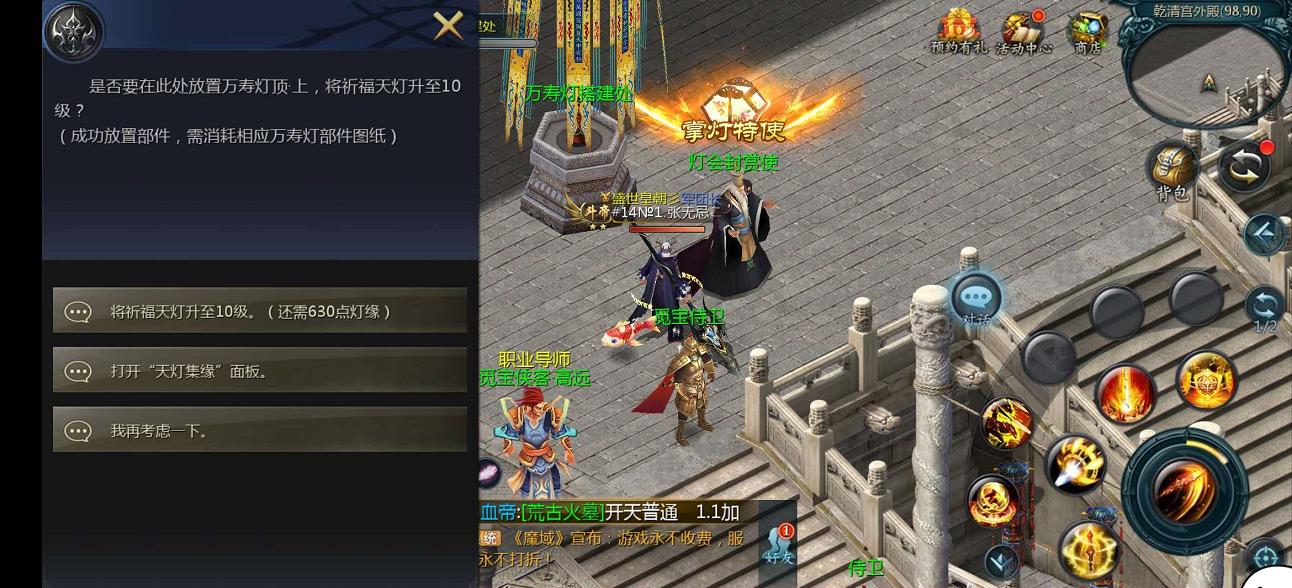Viewport: 1292px width, 588px height.
Task: Open the 好友 friends list
Action: [778, 544]
